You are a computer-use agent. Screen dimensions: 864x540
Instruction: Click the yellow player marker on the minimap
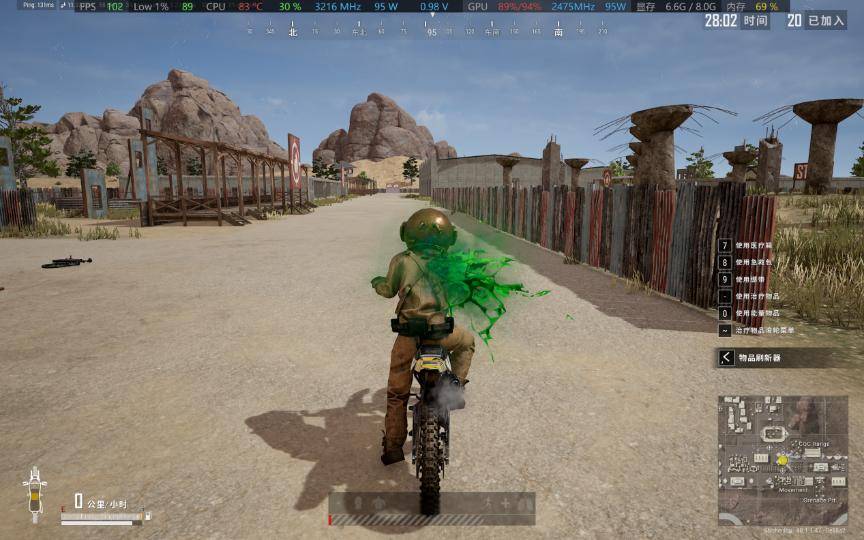click(782, 460)
